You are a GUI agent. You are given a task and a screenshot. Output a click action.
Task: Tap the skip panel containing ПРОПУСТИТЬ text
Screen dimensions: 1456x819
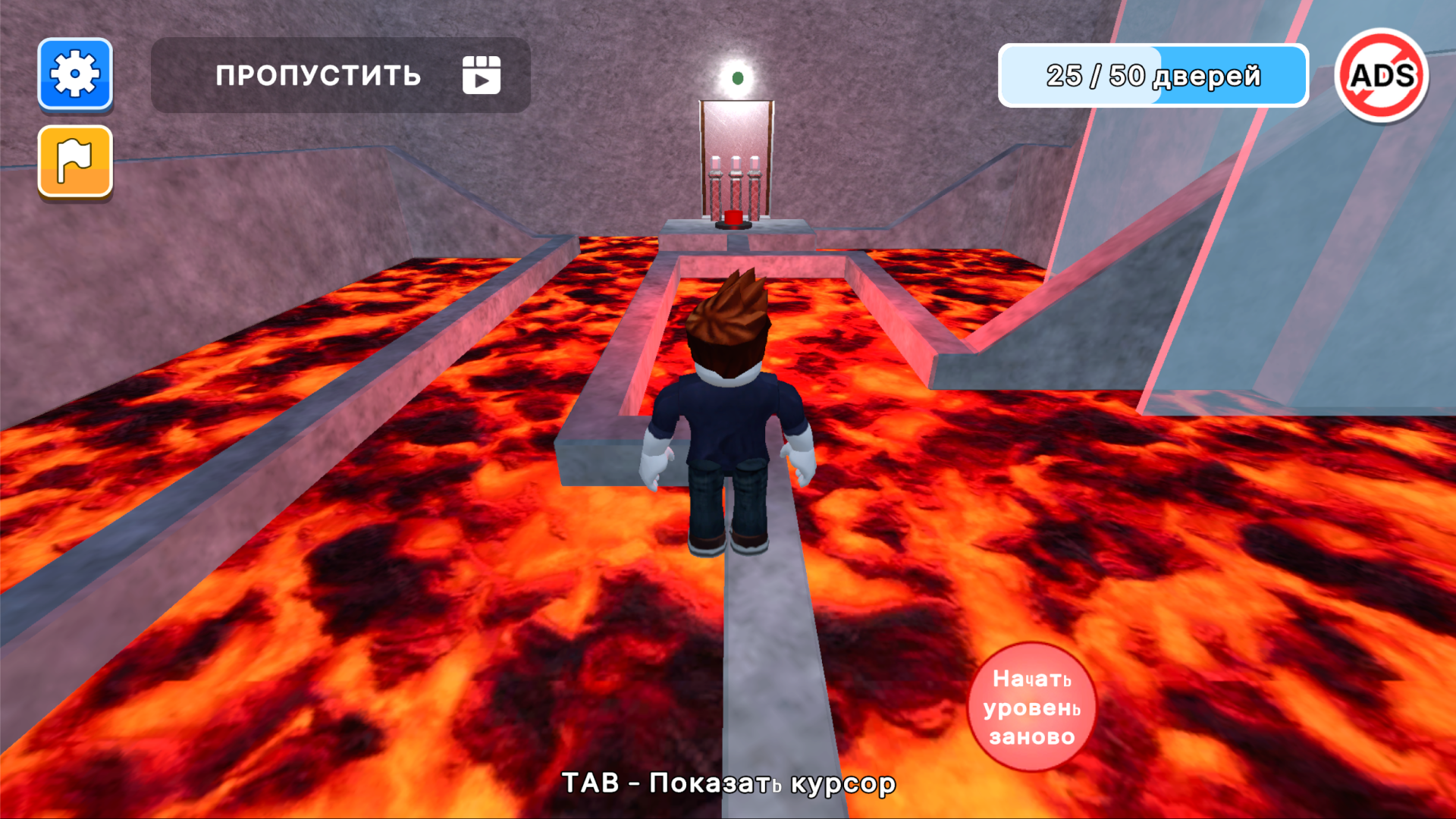[339, 75]
